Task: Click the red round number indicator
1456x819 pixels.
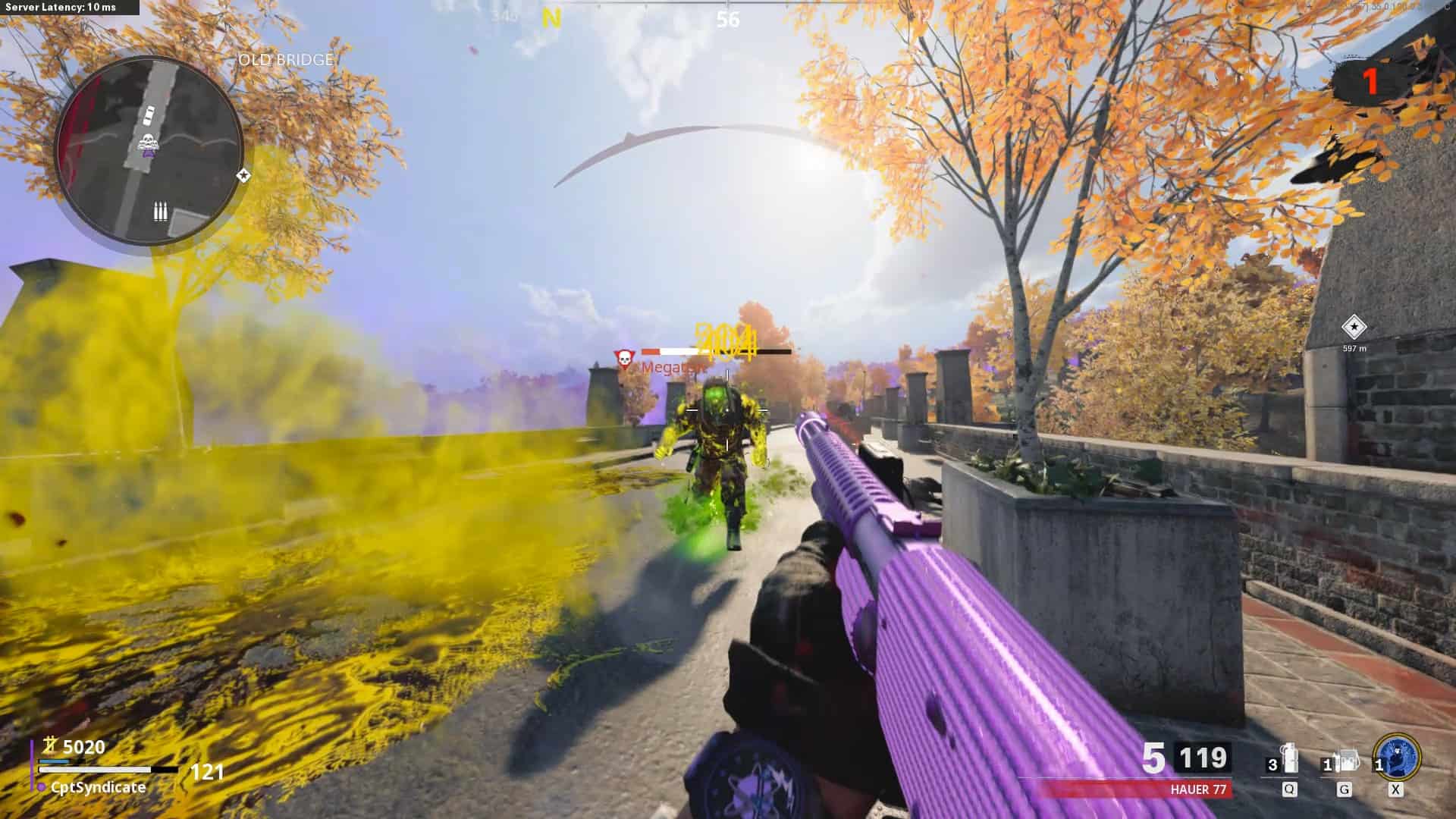Action: coord(1370,82)
